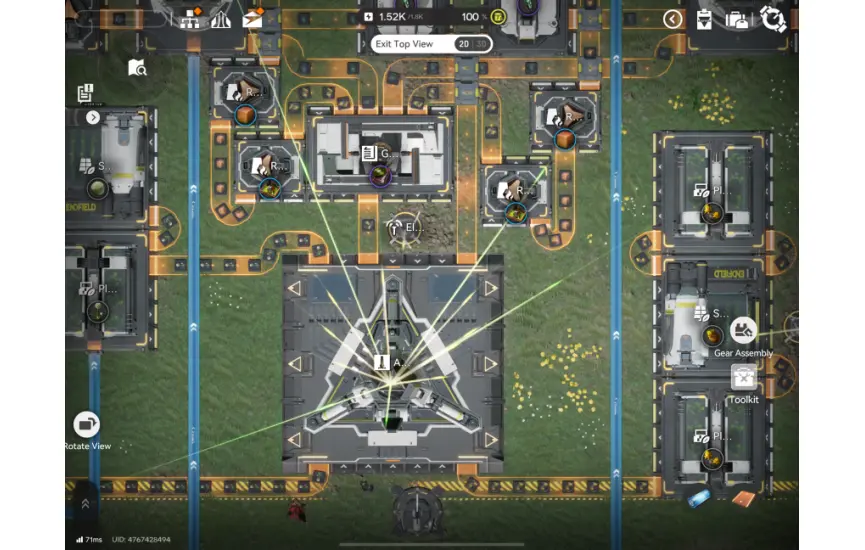Expand the bottom-left double-chevron panel
This screenshot has height=550, width=865.
[85, 504]
